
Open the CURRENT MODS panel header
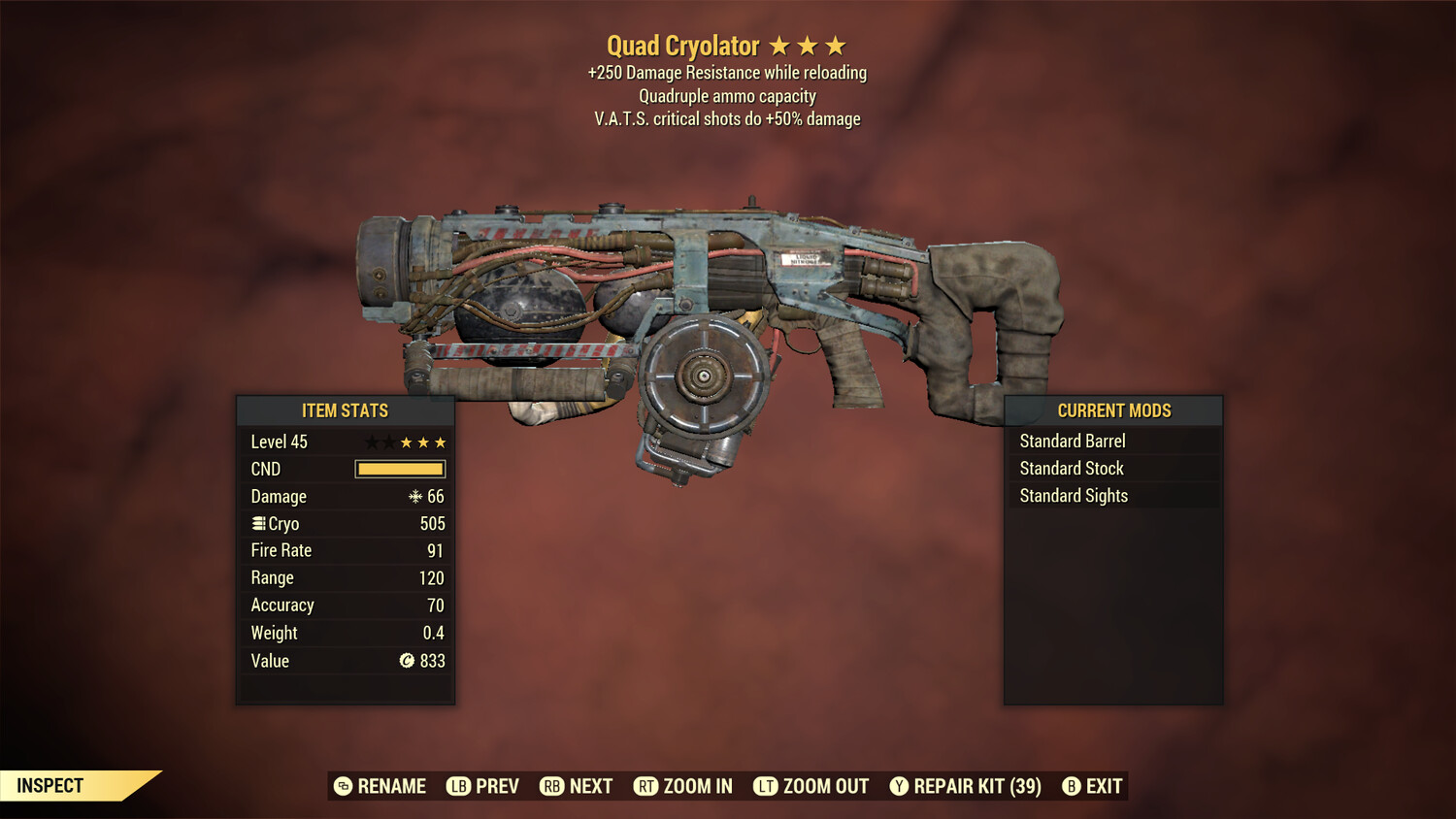(1112, 410)
